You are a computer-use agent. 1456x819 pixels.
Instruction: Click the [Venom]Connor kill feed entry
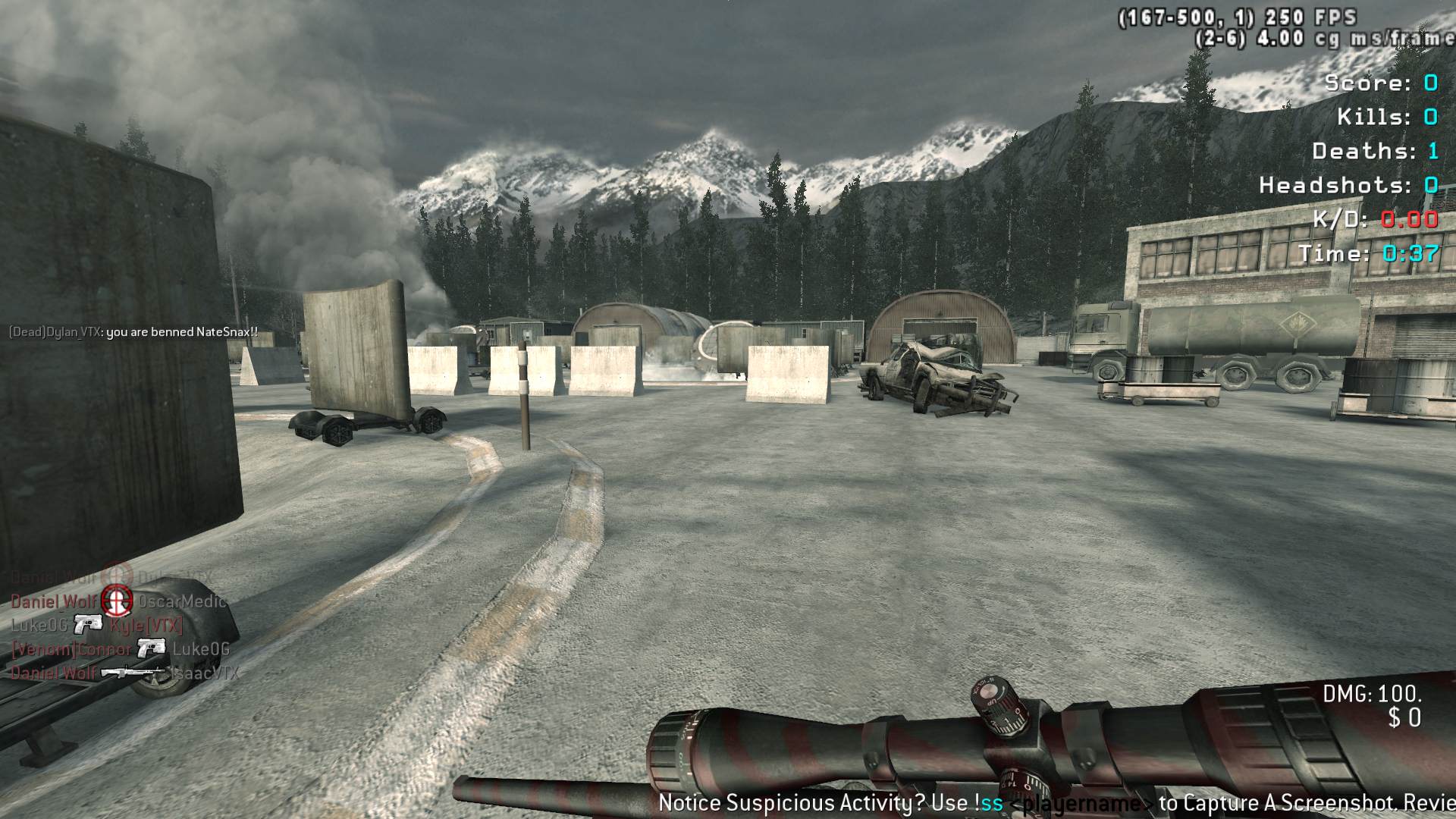coord(120,649)
